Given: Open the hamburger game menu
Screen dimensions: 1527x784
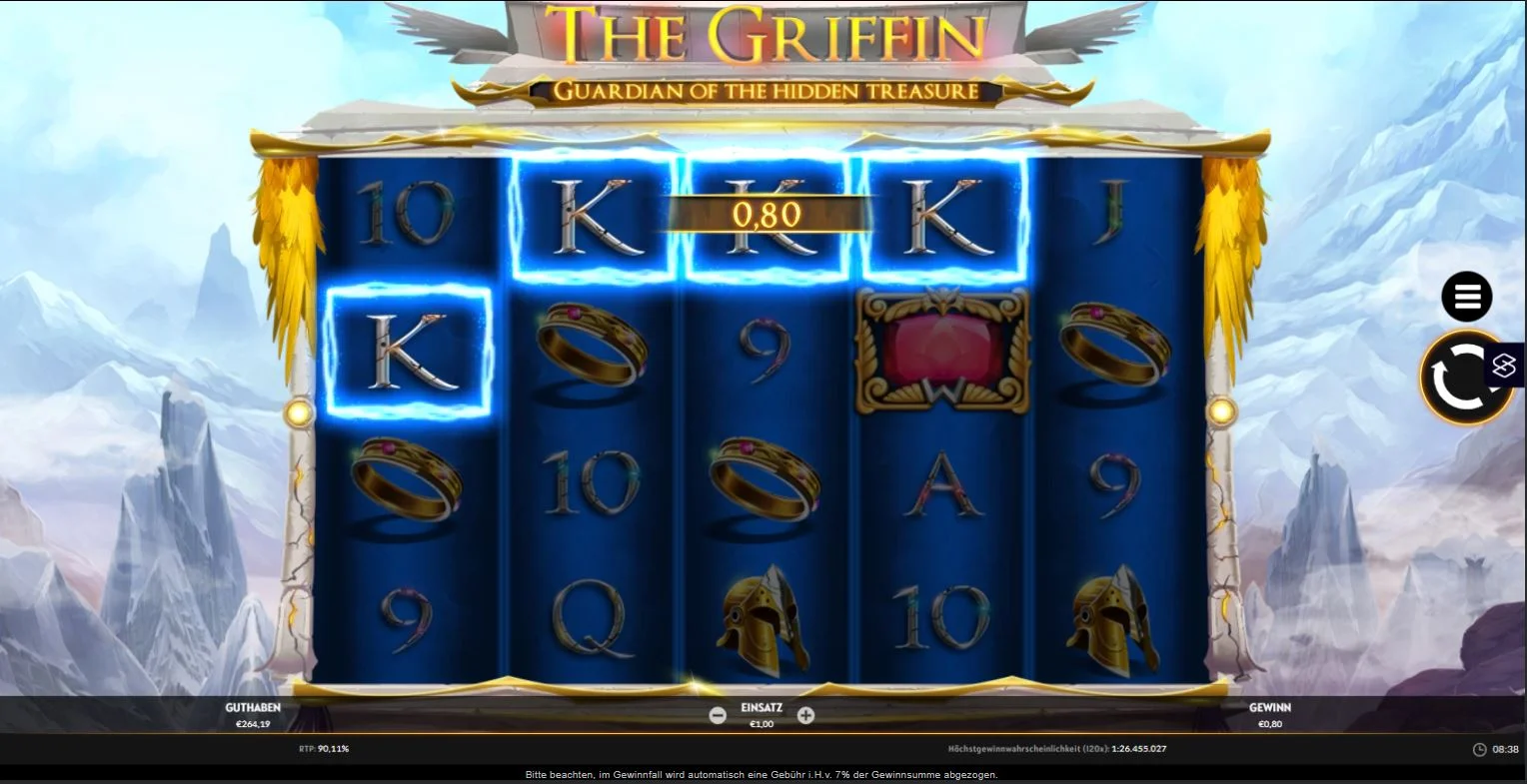Looking at the screenshot, I should point(1465,296).
